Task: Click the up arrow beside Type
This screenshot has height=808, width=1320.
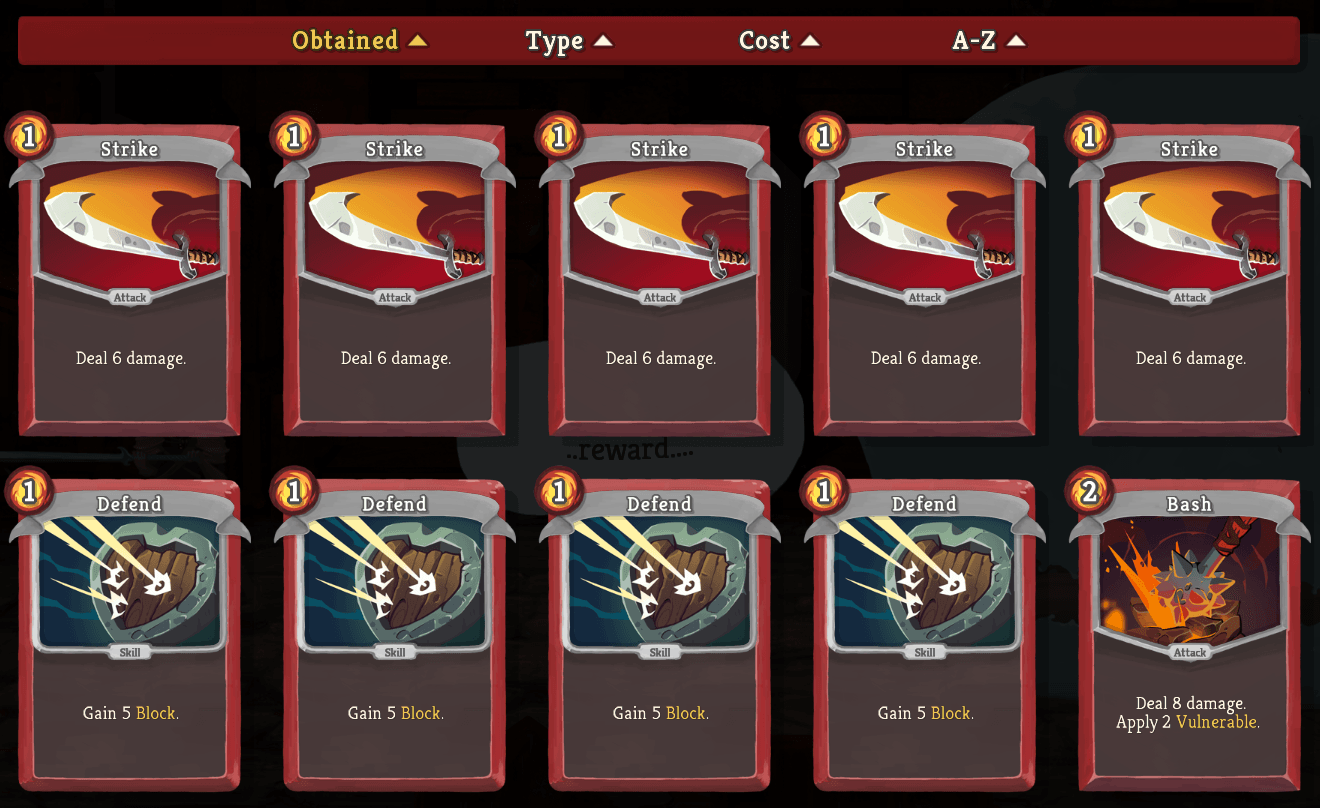Action: [x=605, y=41]
